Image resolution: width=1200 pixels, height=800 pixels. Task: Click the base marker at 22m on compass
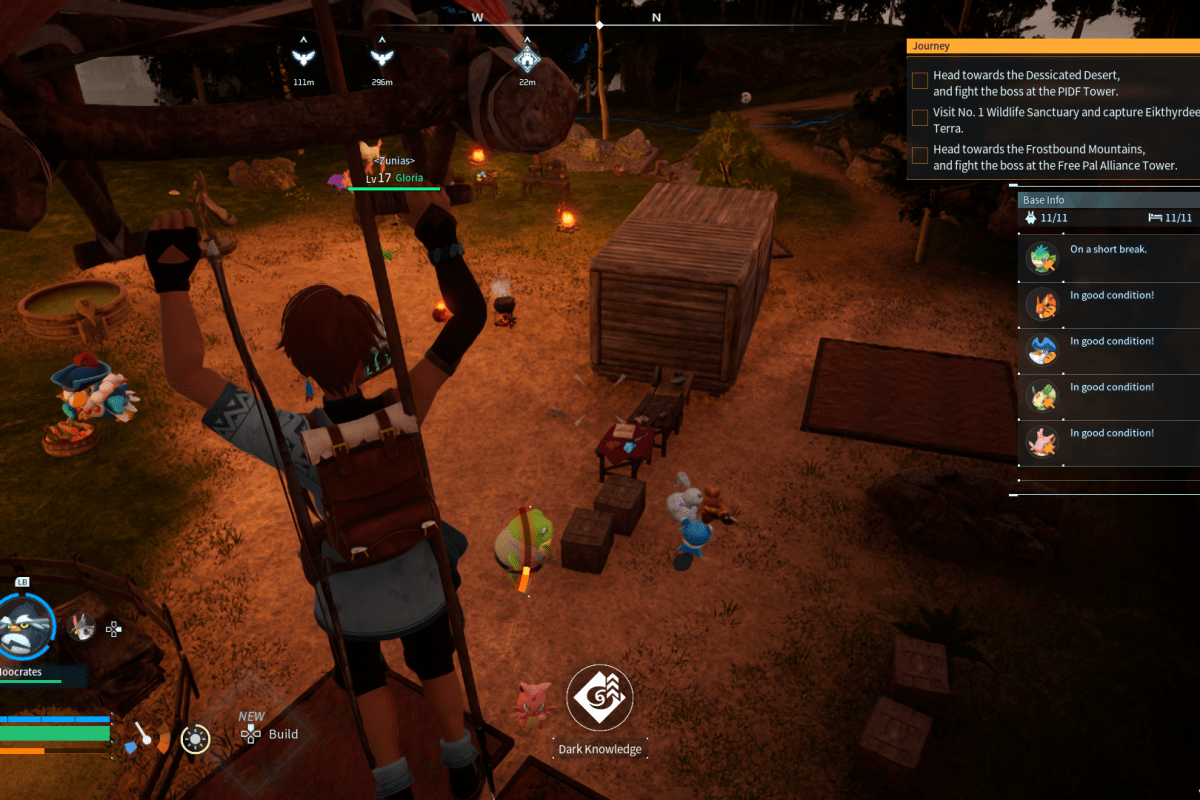coord(526,57)
